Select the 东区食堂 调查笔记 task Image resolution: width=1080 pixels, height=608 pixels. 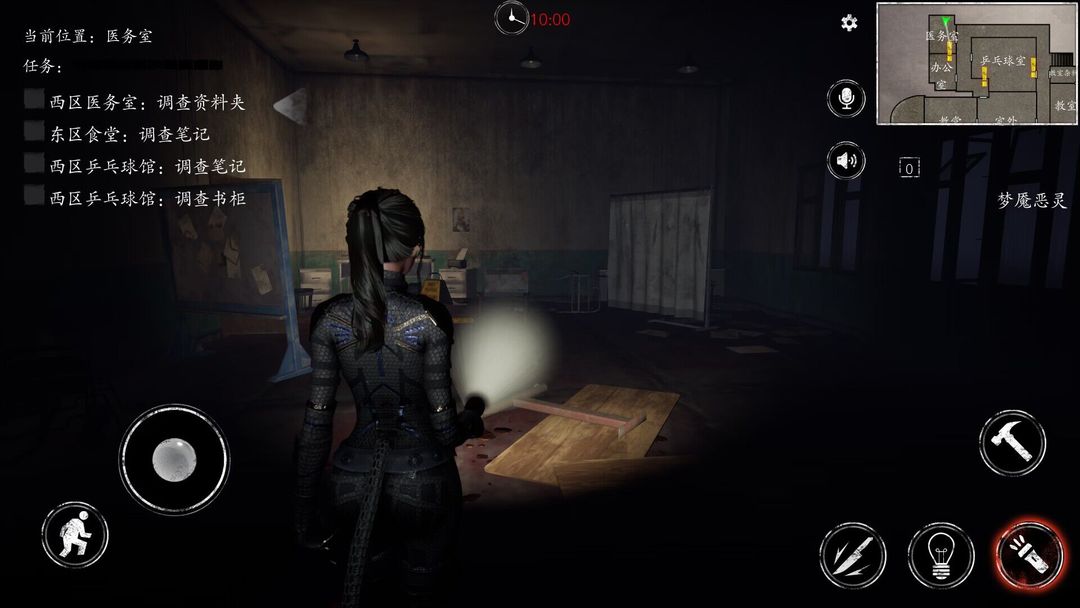pyautogui.click(x=129, y=134)
